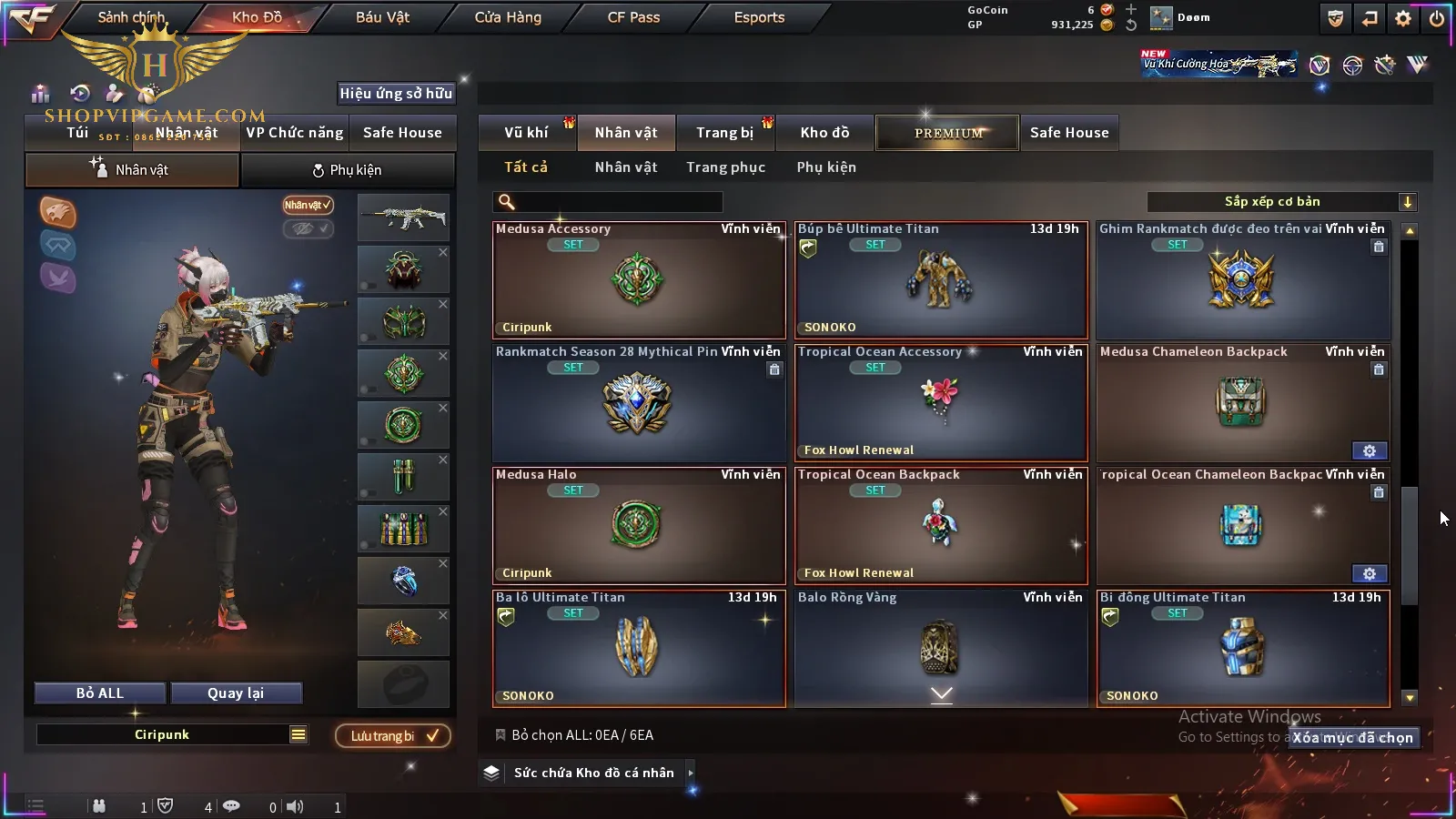This screenshot has height=819, width=1456.
Task: Open the Cửa Hàng shop menu
Action: [x=508, y=17]
